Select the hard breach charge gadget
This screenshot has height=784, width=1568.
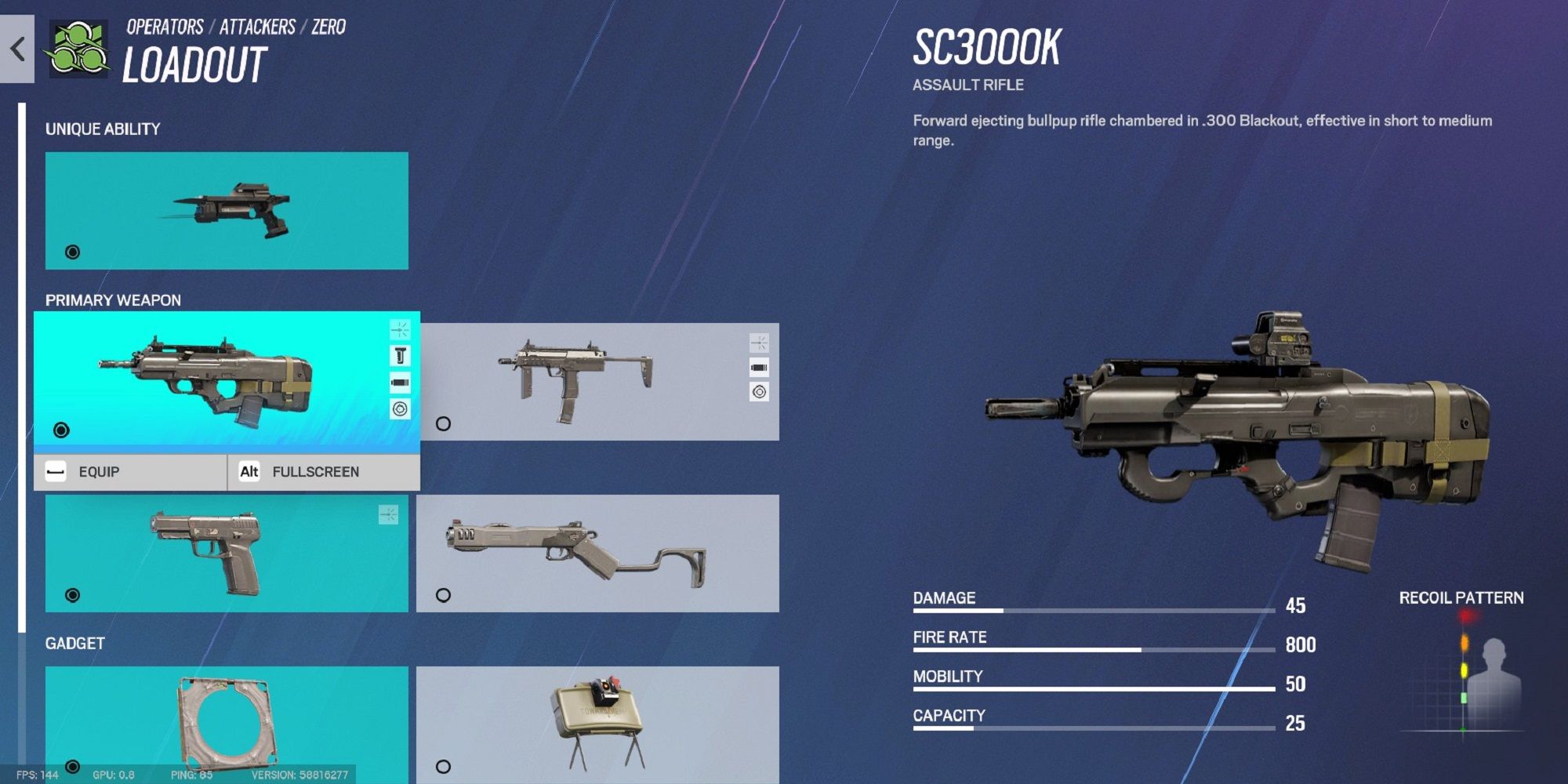[x=227, y=723]
